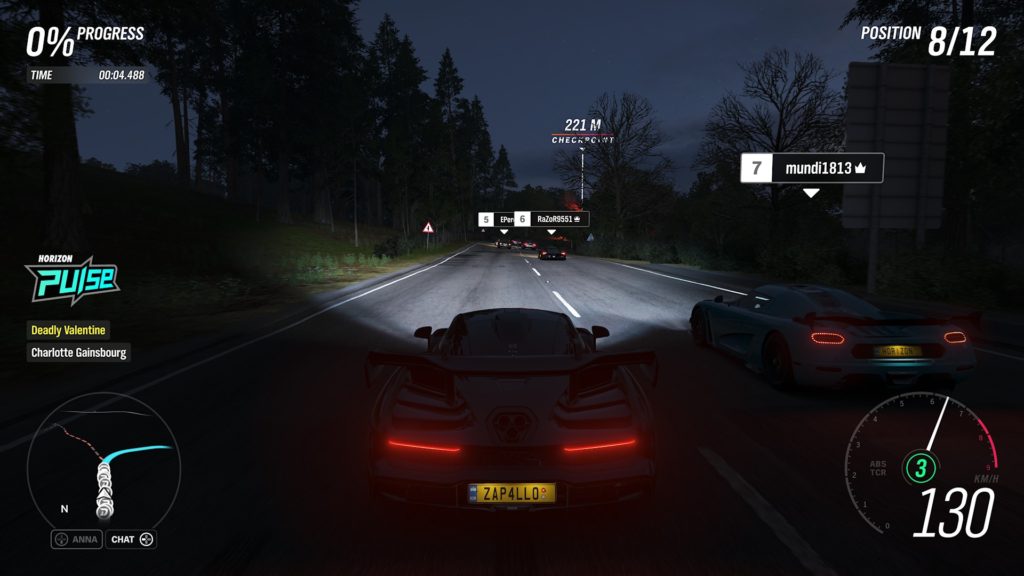Open the CHAT quick menu
Screen dimensions: 1024x576
click(x=132, y=540)
